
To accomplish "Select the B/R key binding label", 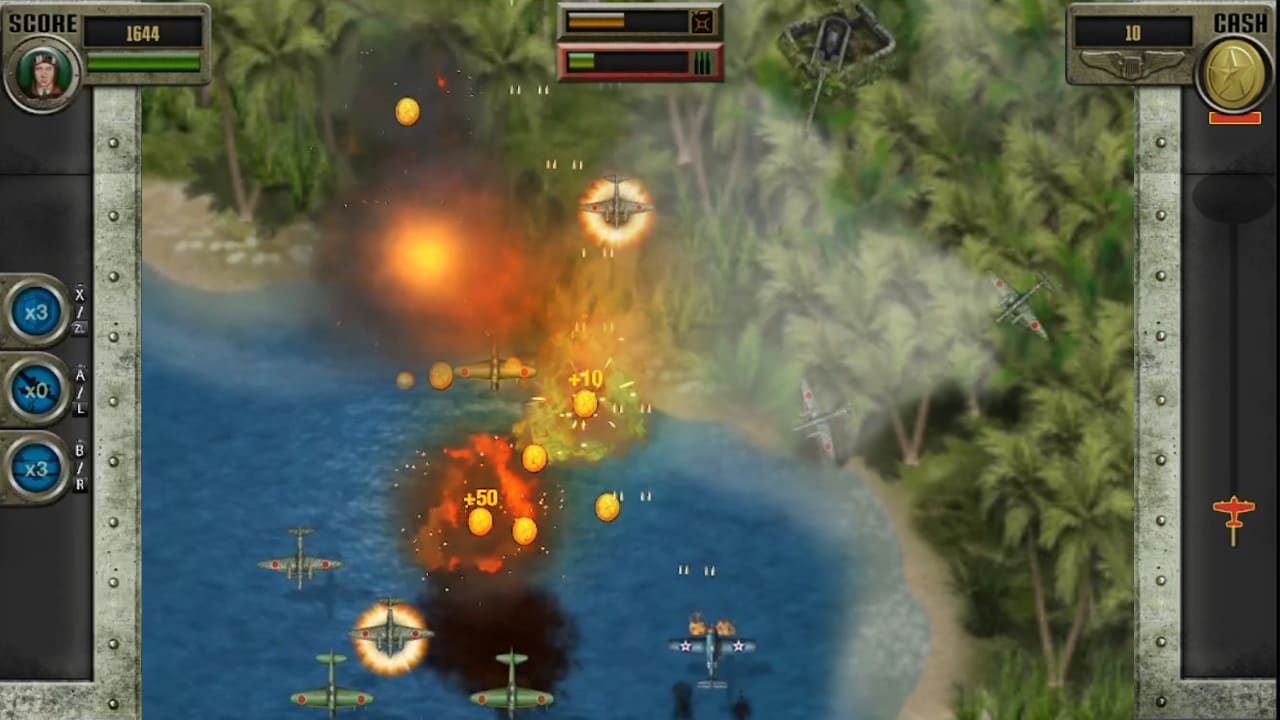I will point(79,468).
